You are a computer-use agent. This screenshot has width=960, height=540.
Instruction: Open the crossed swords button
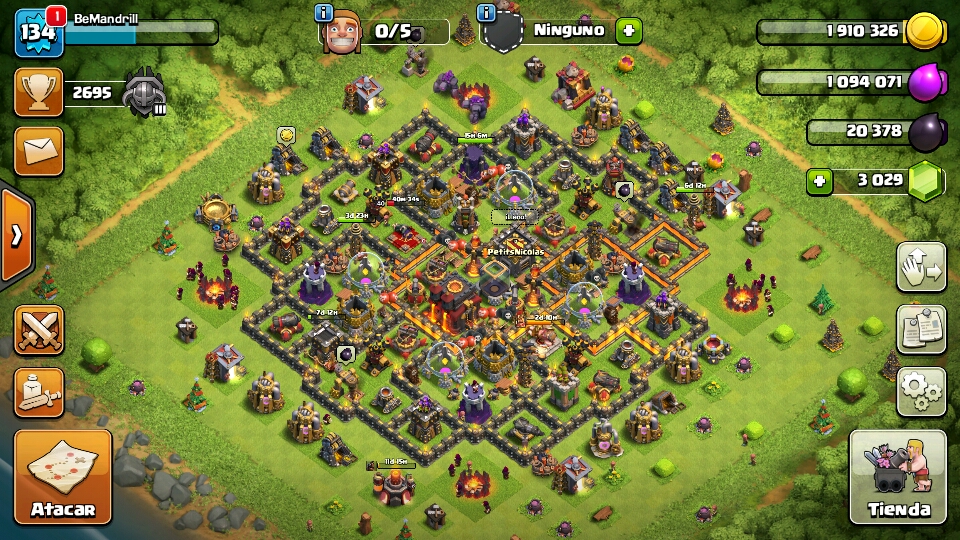[39, 330]
